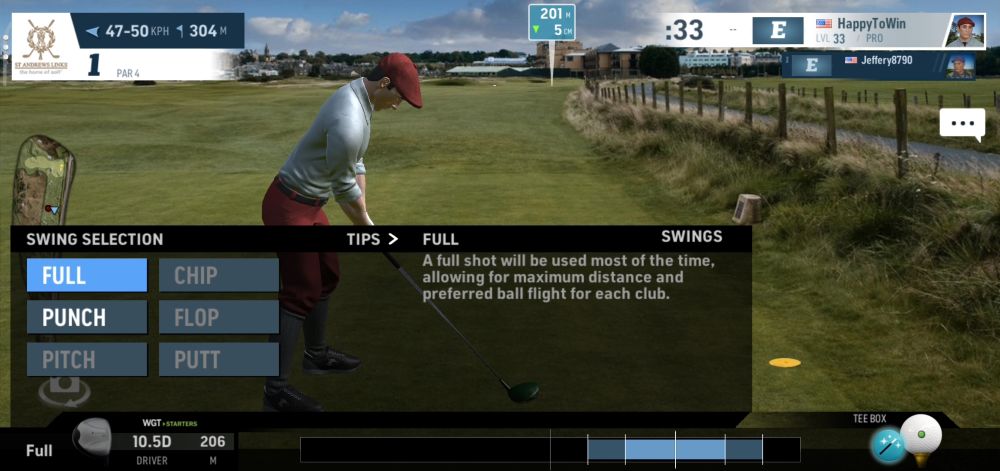Screen dimensions: 1000x471
Task: Select the FLOP swing option
Action: pos(219,317)
